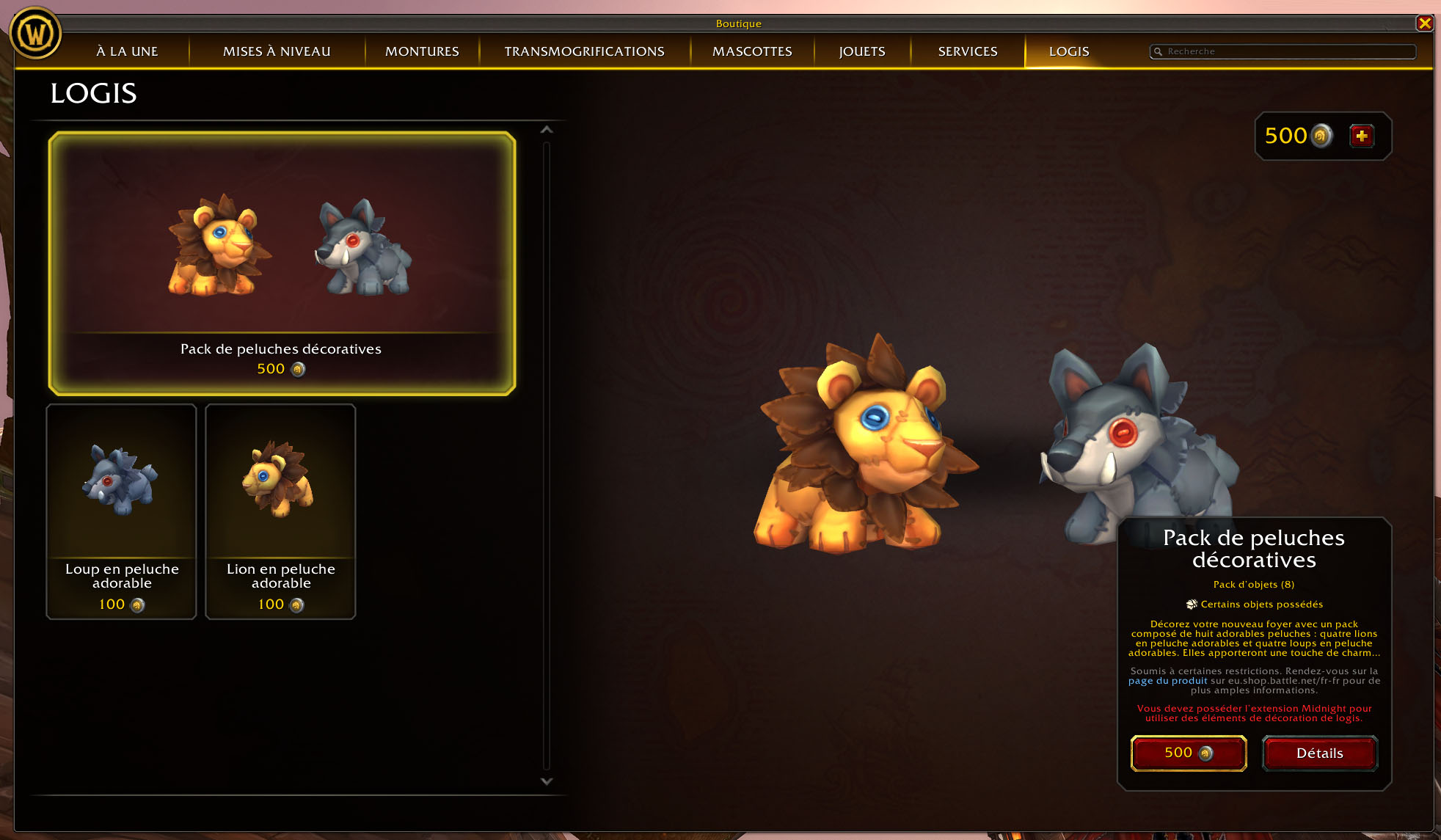This screenshot has height=840, width=1441.
Task: Show the Mascottes category
Action: [x=752, y=51]
